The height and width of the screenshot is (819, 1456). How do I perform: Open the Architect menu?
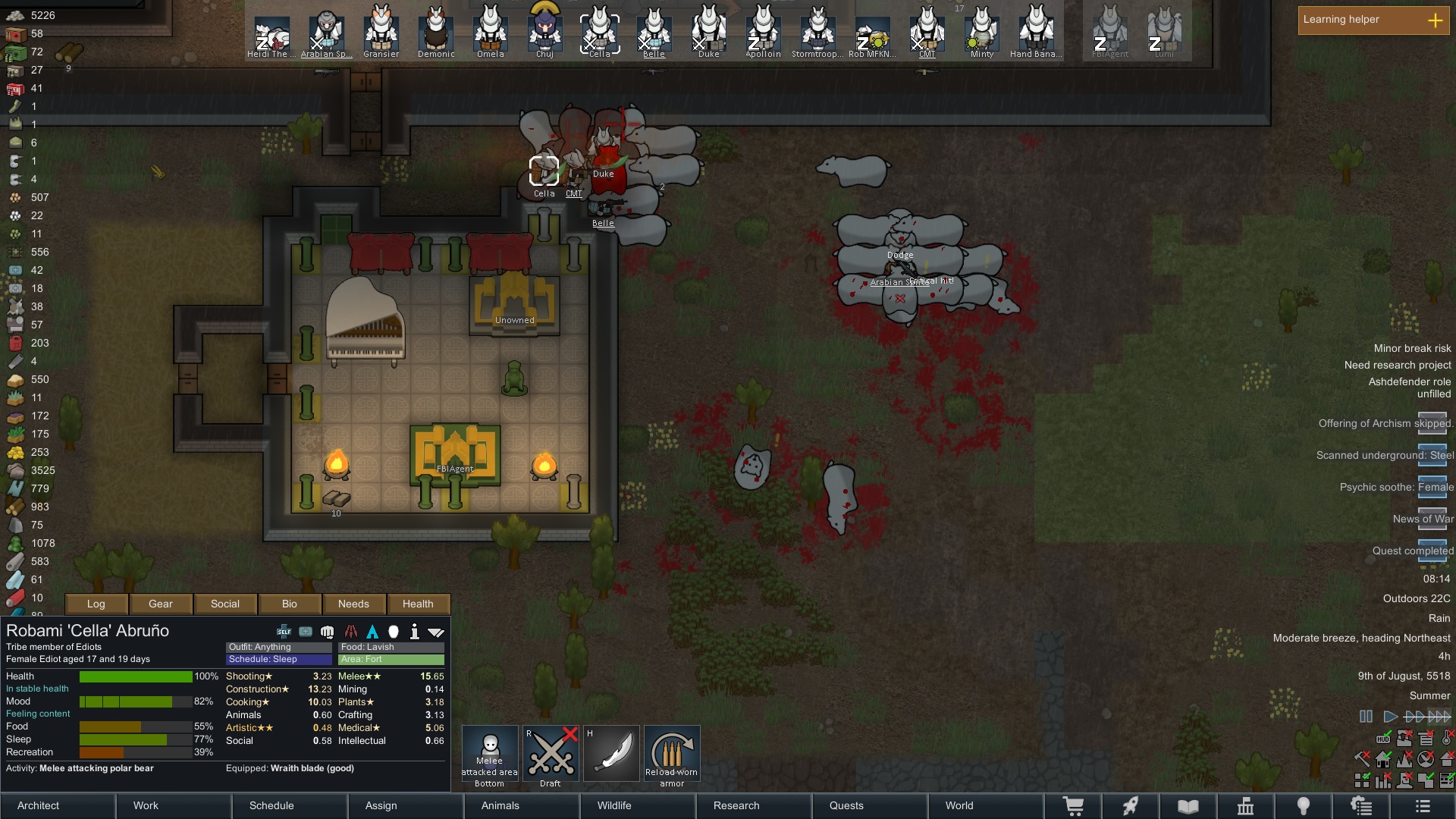point(58,805)
